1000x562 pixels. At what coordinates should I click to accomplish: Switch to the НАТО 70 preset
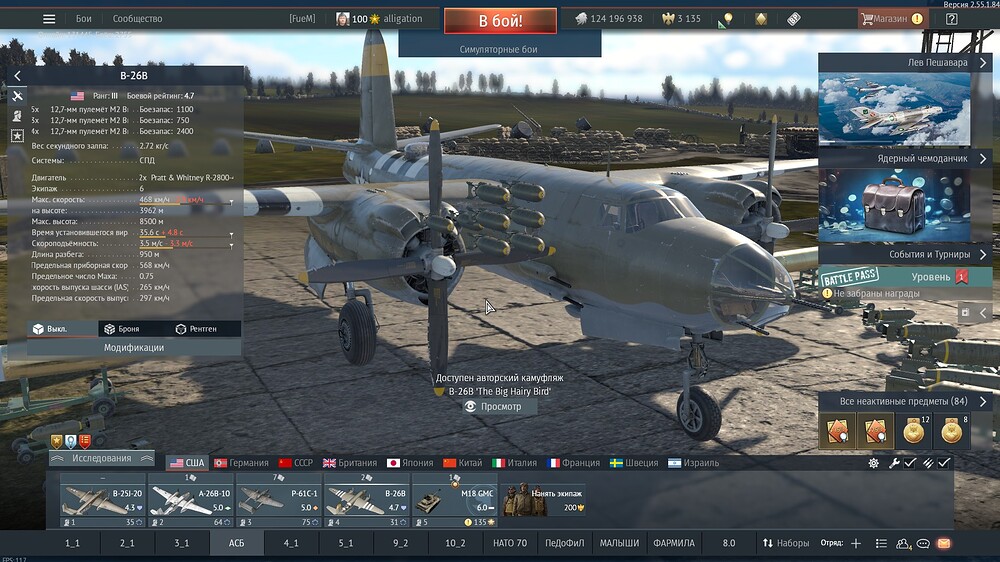click(509, 543)
